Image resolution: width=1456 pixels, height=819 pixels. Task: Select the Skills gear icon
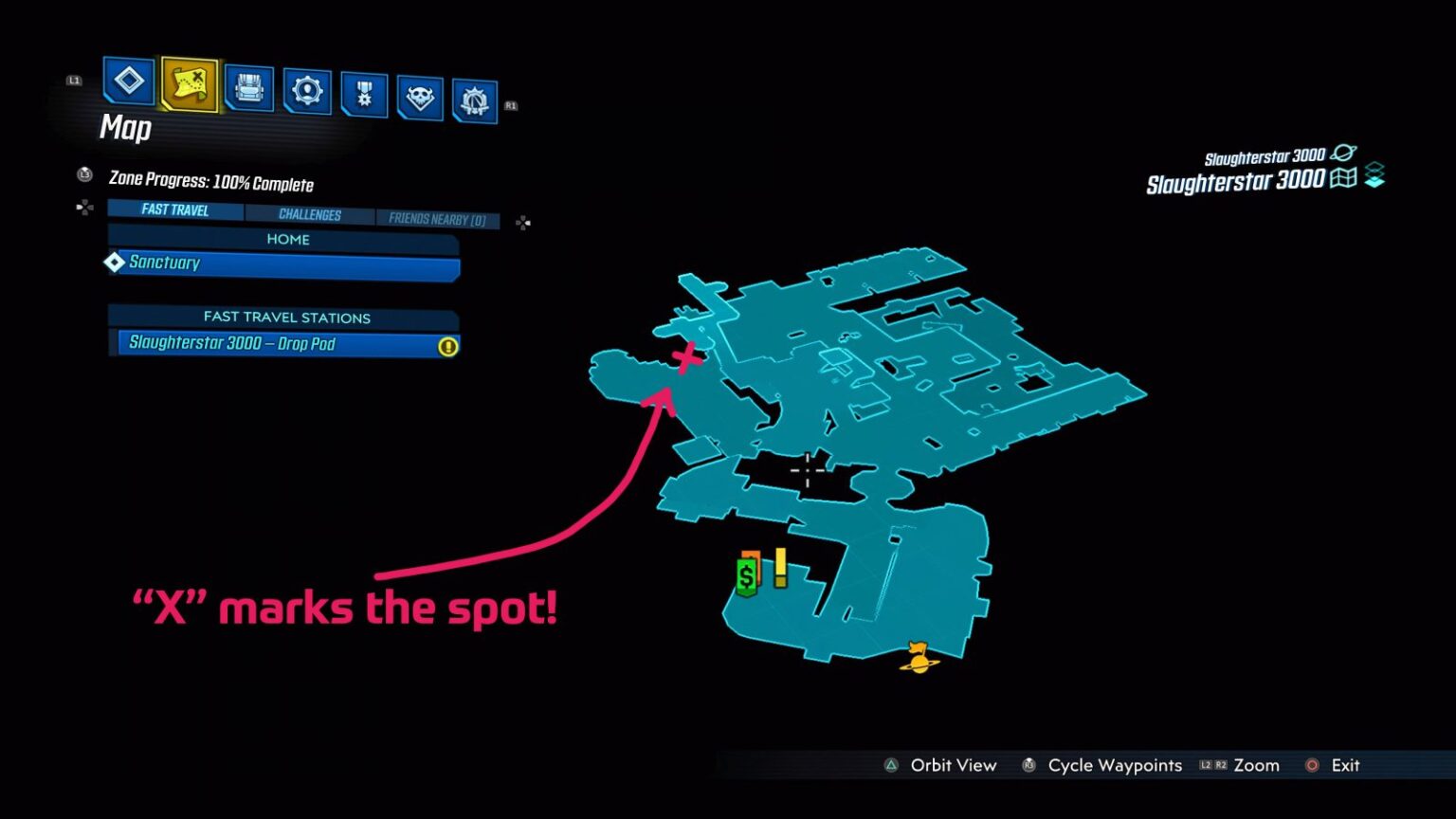305,90
